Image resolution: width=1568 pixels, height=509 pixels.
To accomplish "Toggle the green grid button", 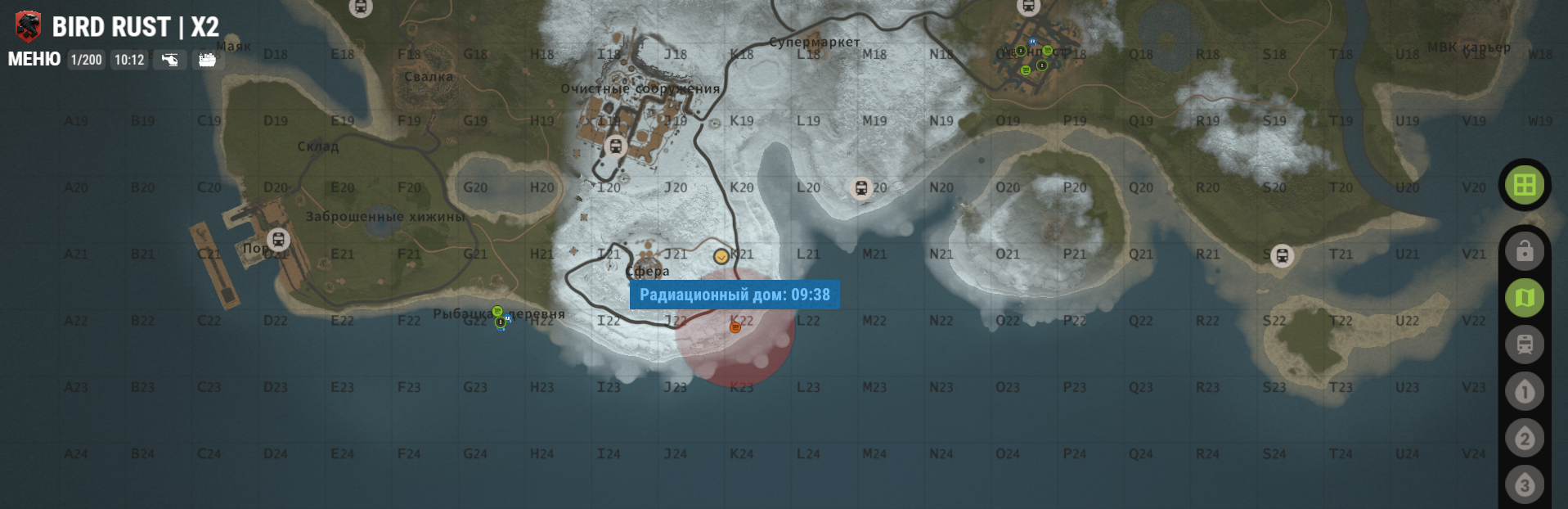I will pos(1524,185).
